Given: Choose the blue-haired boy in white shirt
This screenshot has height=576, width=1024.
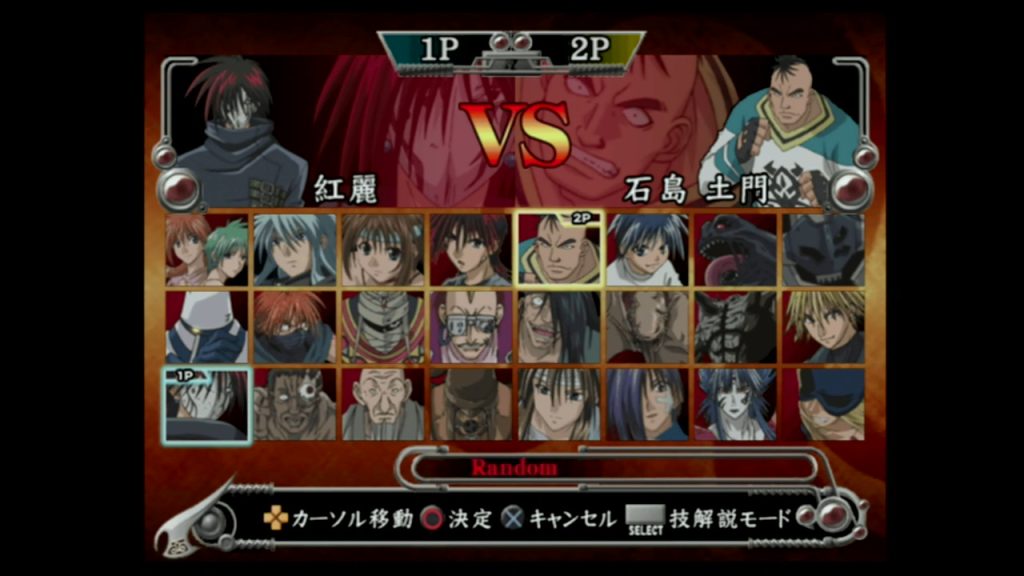Looking at the screenshot, I should [647, 249].
